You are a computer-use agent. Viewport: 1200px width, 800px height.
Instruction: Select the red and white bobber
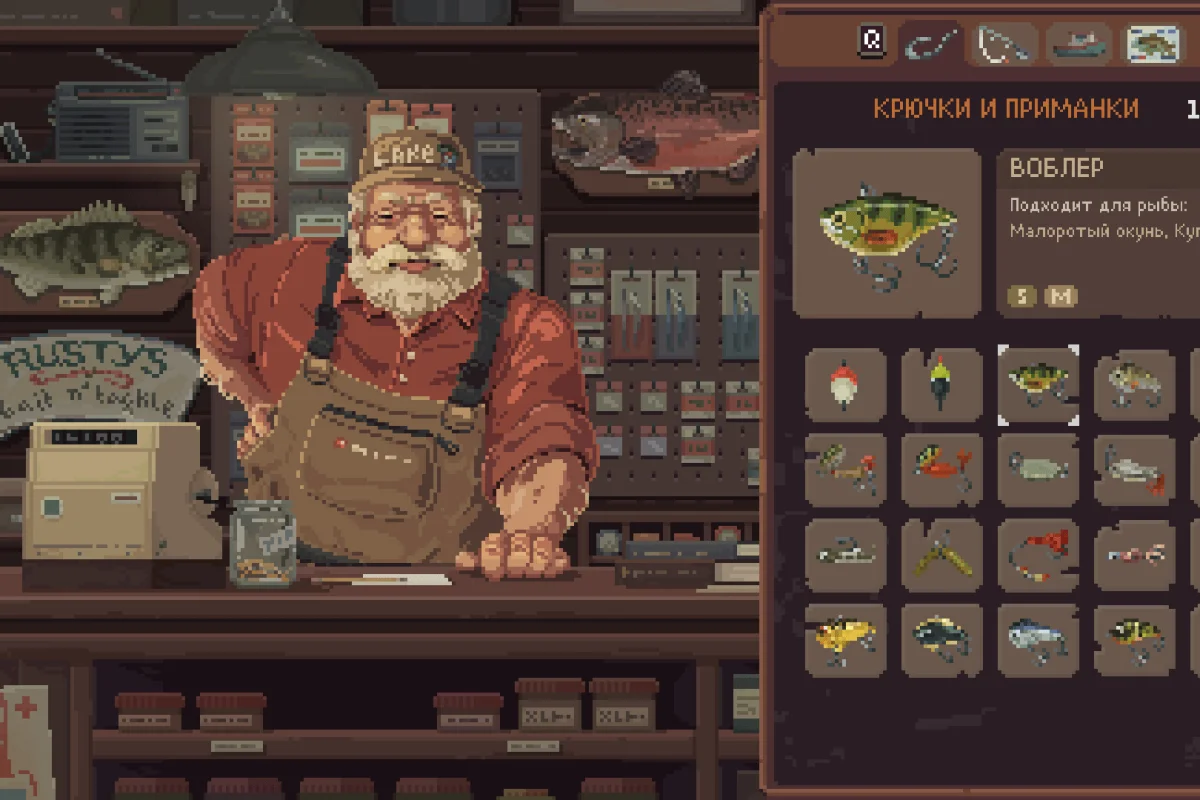[845, 384]
